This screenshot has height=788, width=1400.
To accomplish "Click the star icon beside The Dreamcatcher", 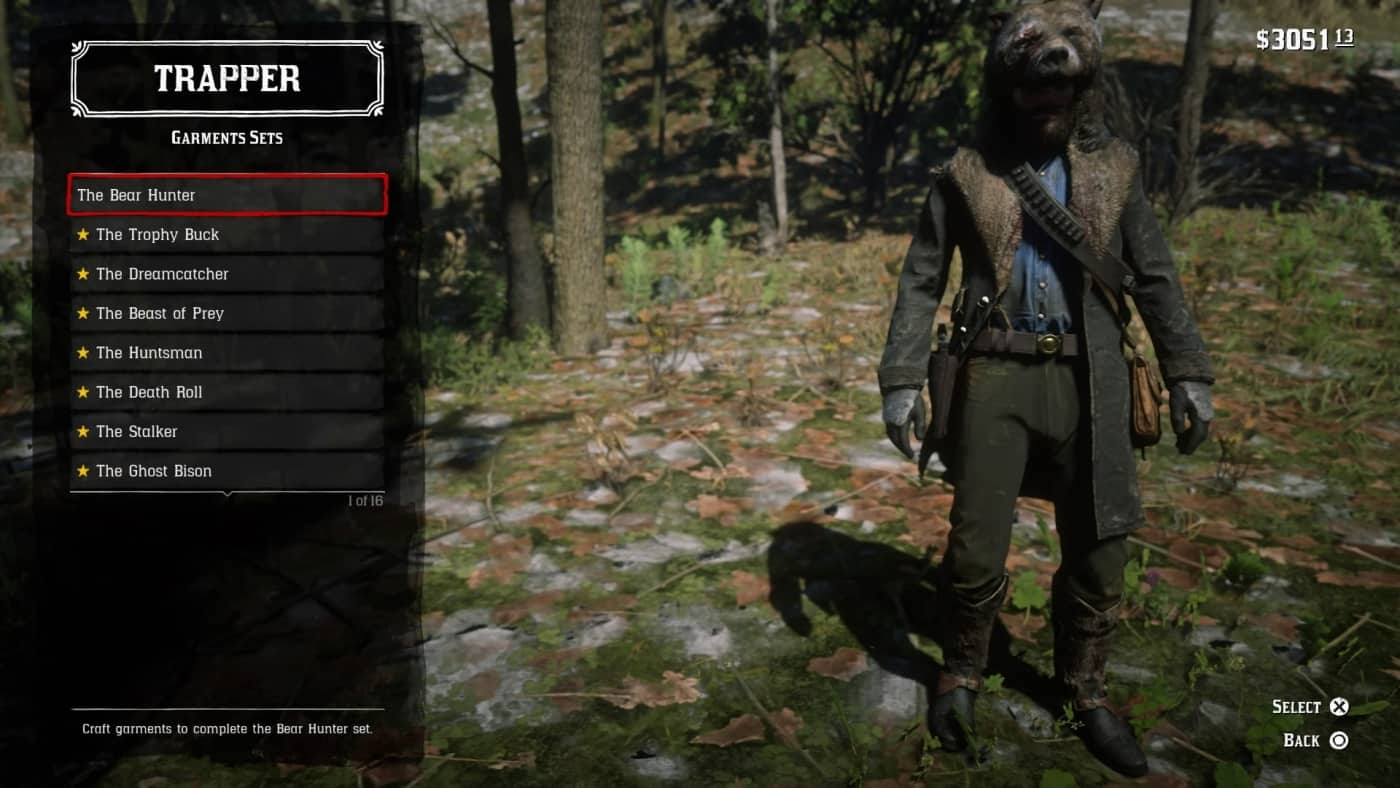I will (x=83, y=273).
